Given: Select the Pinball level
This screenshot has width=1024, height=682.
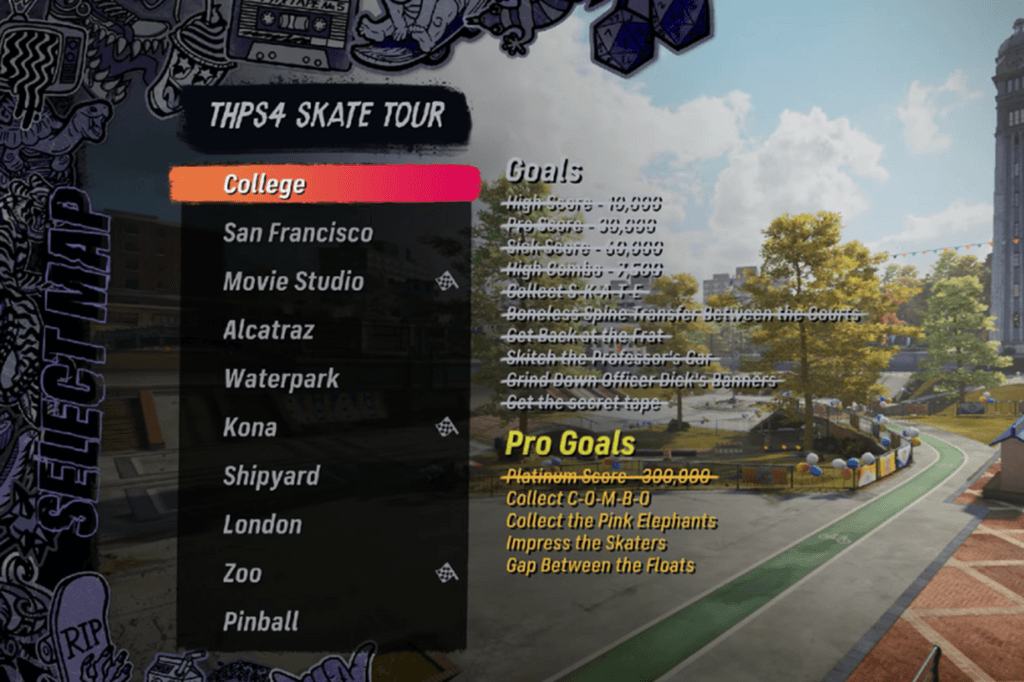Looking at the screenshot, I should [x=261, y=621].
